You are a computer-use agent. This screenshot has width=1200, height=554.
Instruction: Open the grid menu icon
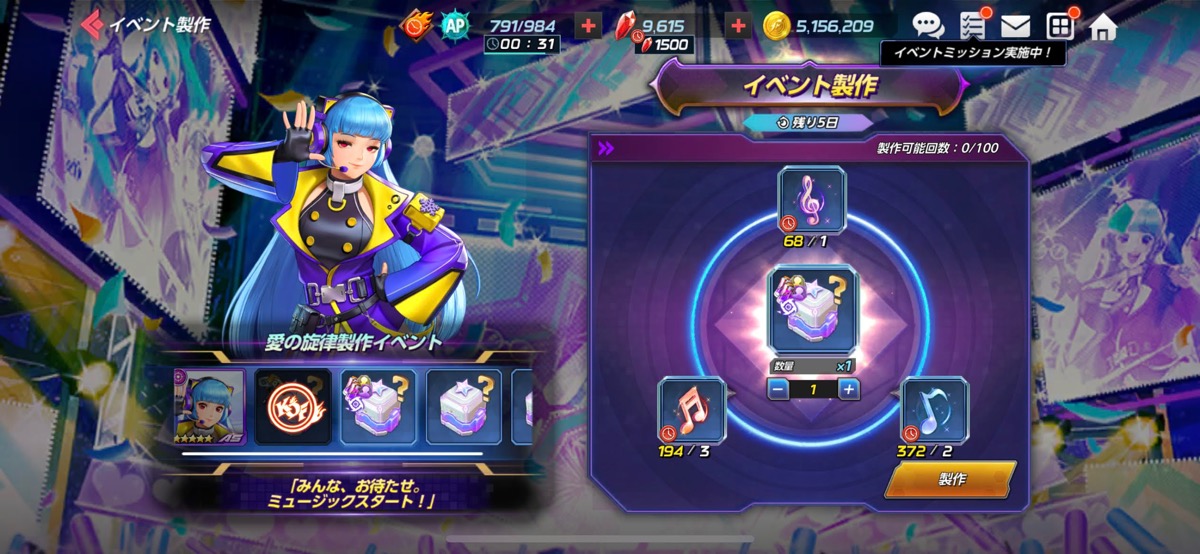tap(1059, 26)
